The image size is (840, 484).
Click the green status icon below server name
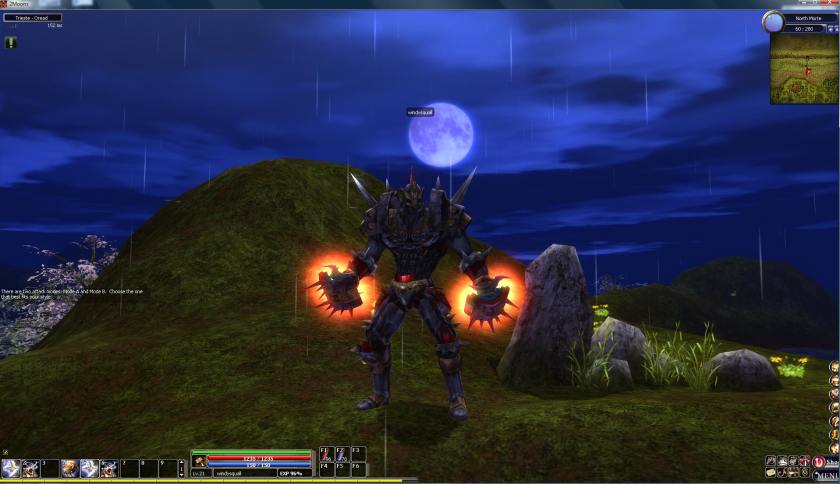point(10,42)
